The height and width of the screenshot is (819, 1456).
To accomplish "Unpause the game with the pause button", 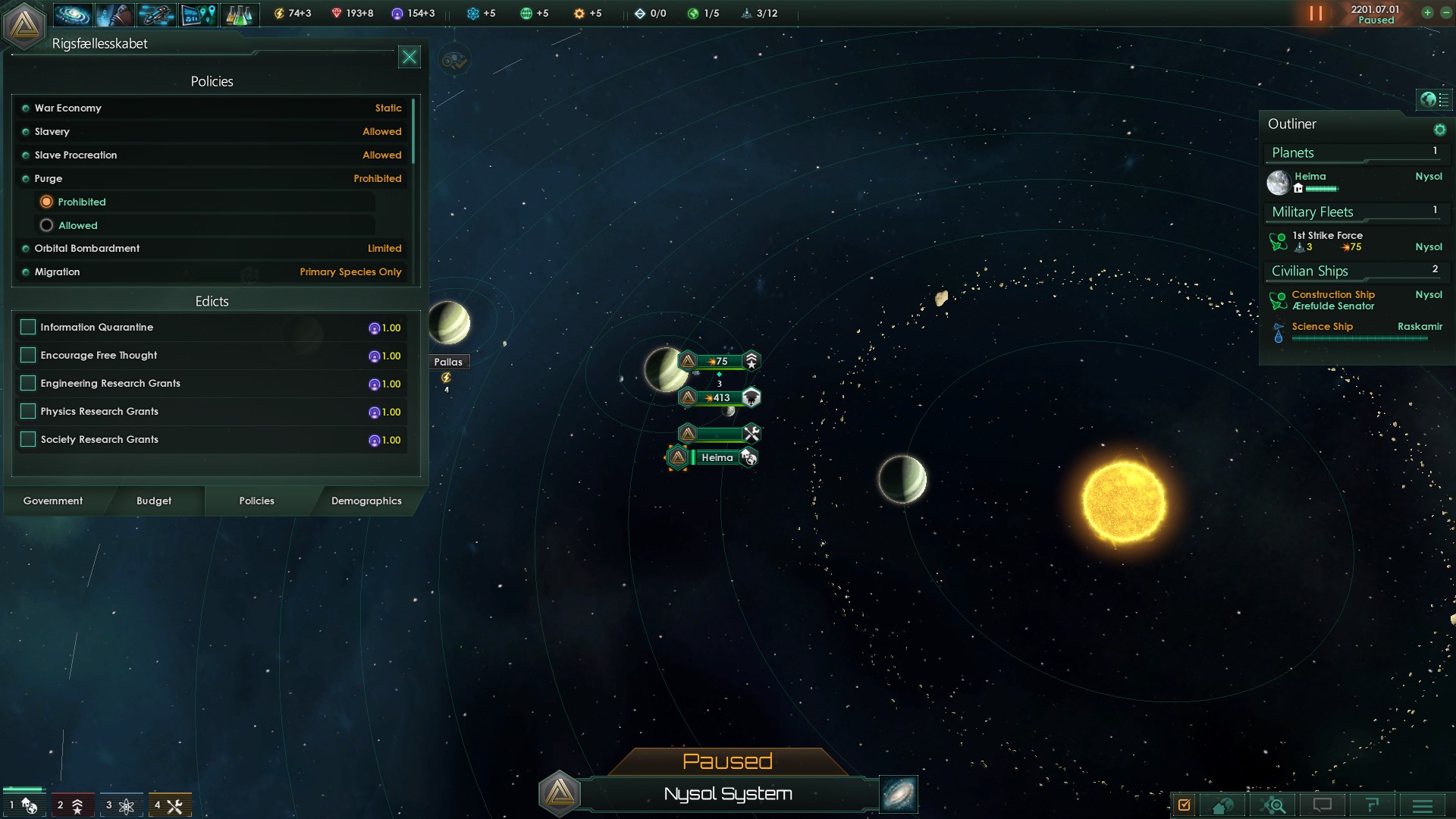I will pyautogui.click(x=1316, y=14).
